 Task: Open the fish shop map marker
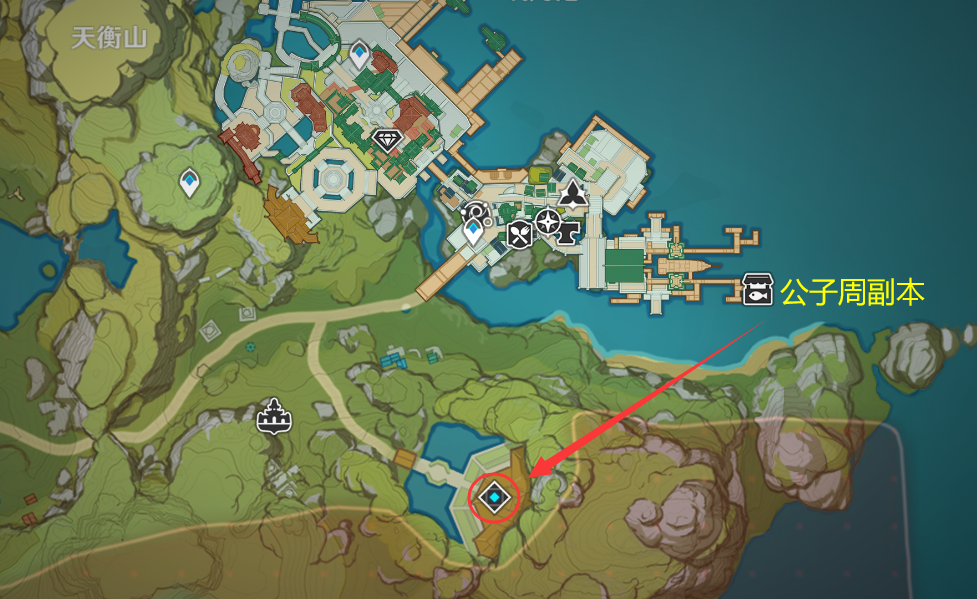pos(755,291)
